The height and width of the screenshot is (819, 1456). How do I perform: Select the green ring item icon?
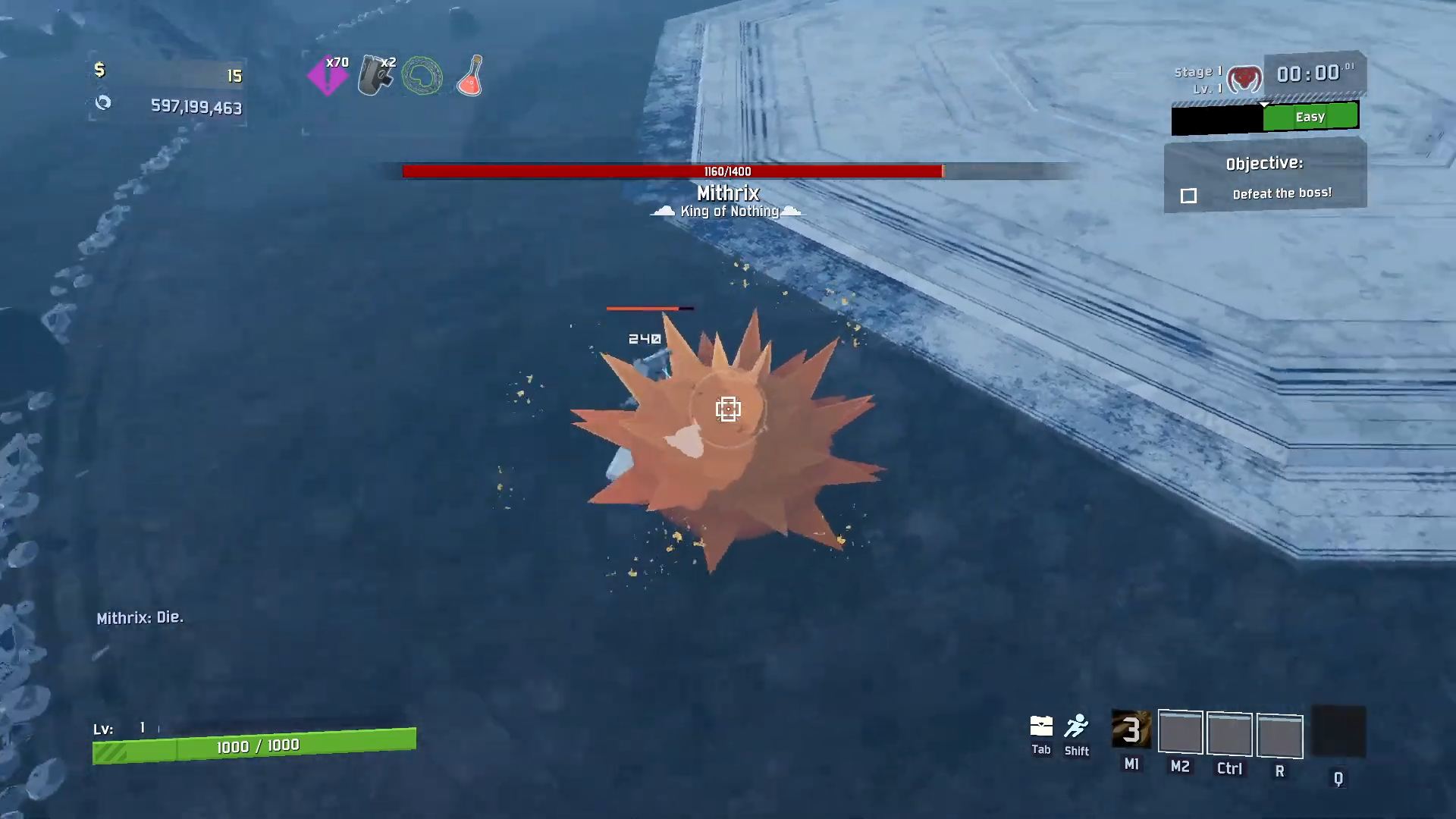(x=422, y=77)
